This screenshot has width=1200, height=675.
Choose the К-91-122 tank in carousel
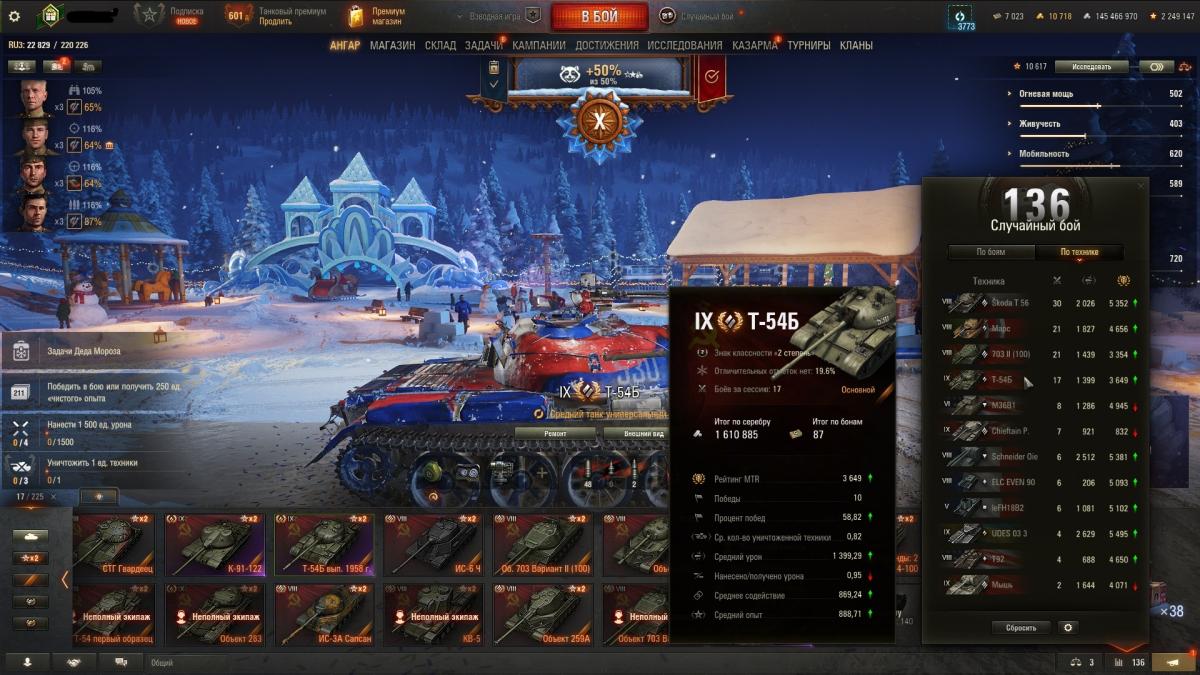216,545
